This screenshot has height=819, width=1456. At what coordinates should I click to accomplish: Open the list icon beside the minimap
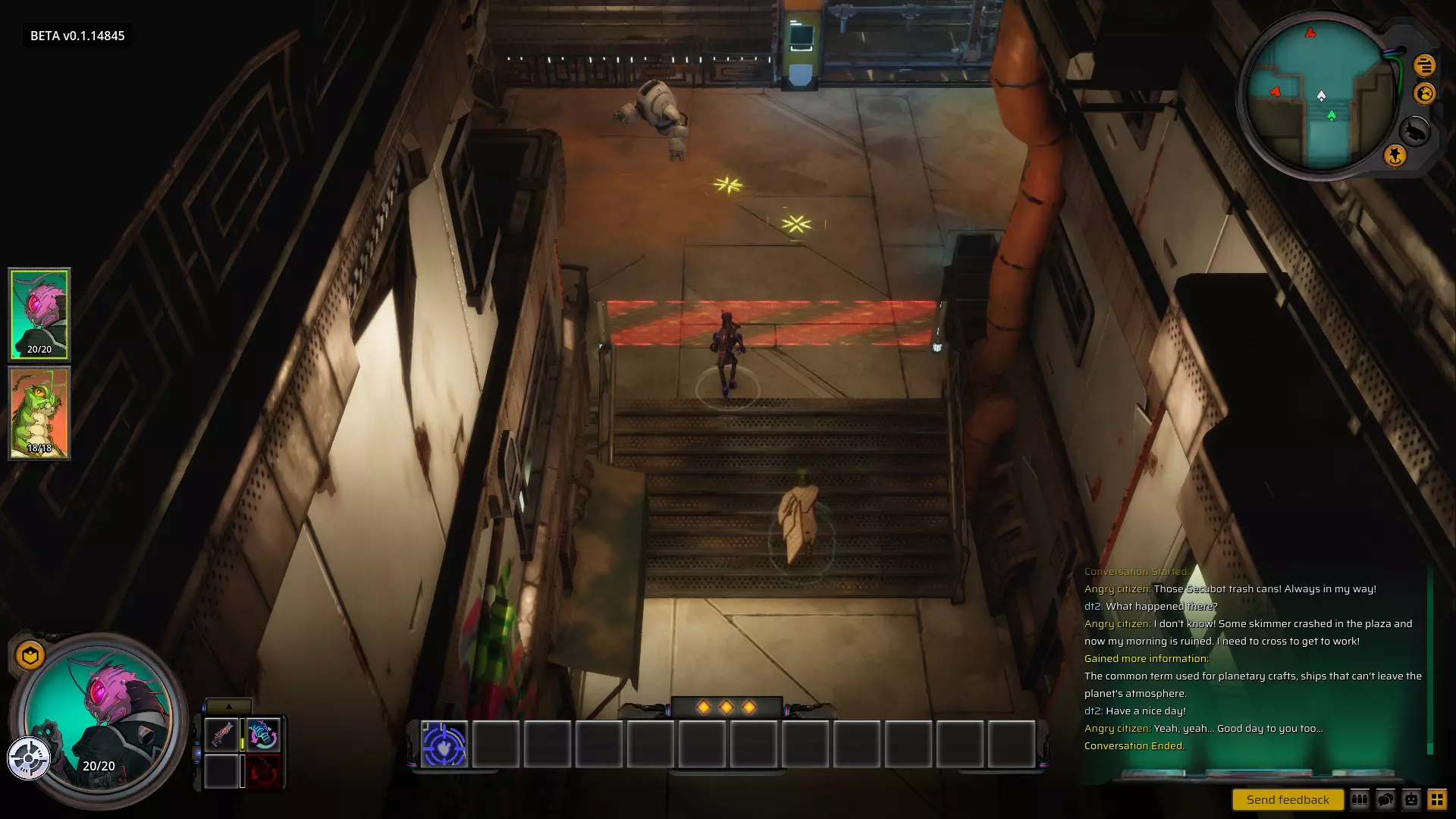click(x=1424, y=65)
